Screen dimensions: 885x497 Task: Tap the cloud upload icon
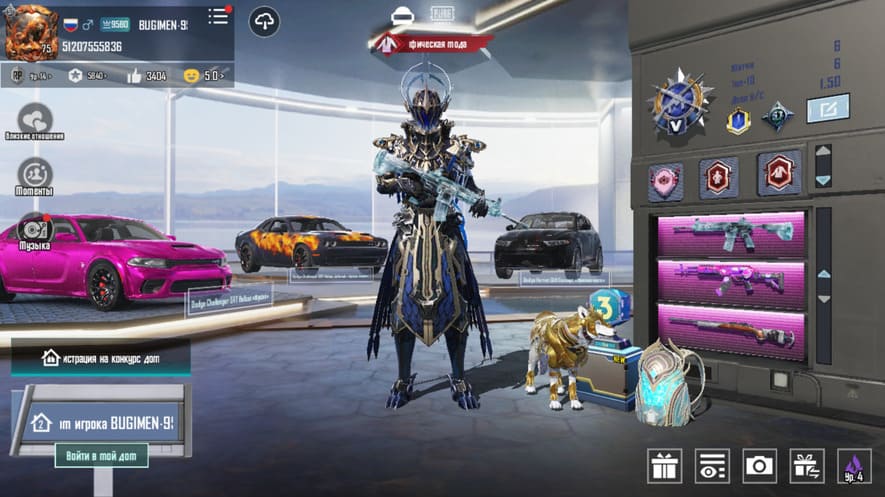click(x=265, y=21)
